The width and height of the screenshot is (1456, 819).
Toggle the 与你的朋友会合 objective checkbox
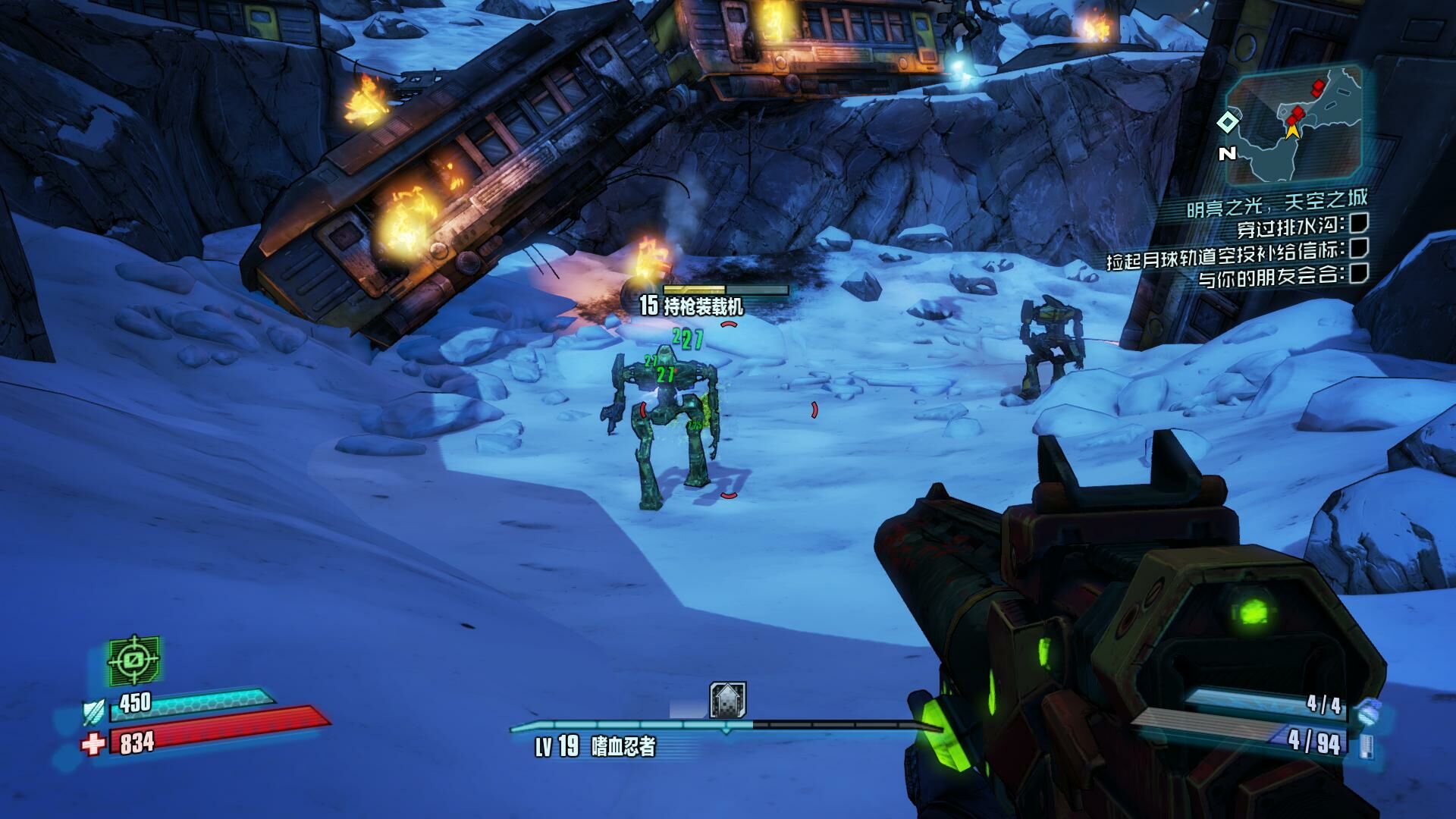1358,272
